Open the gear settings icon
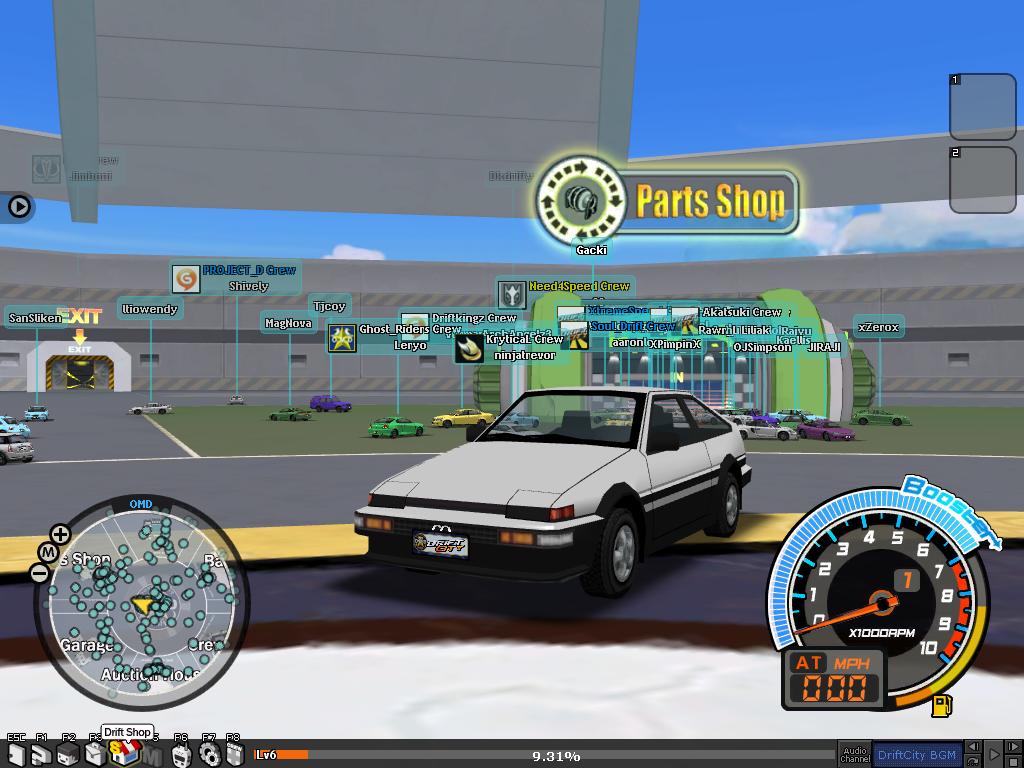1024x768 pixels. (x=208, y=755)
